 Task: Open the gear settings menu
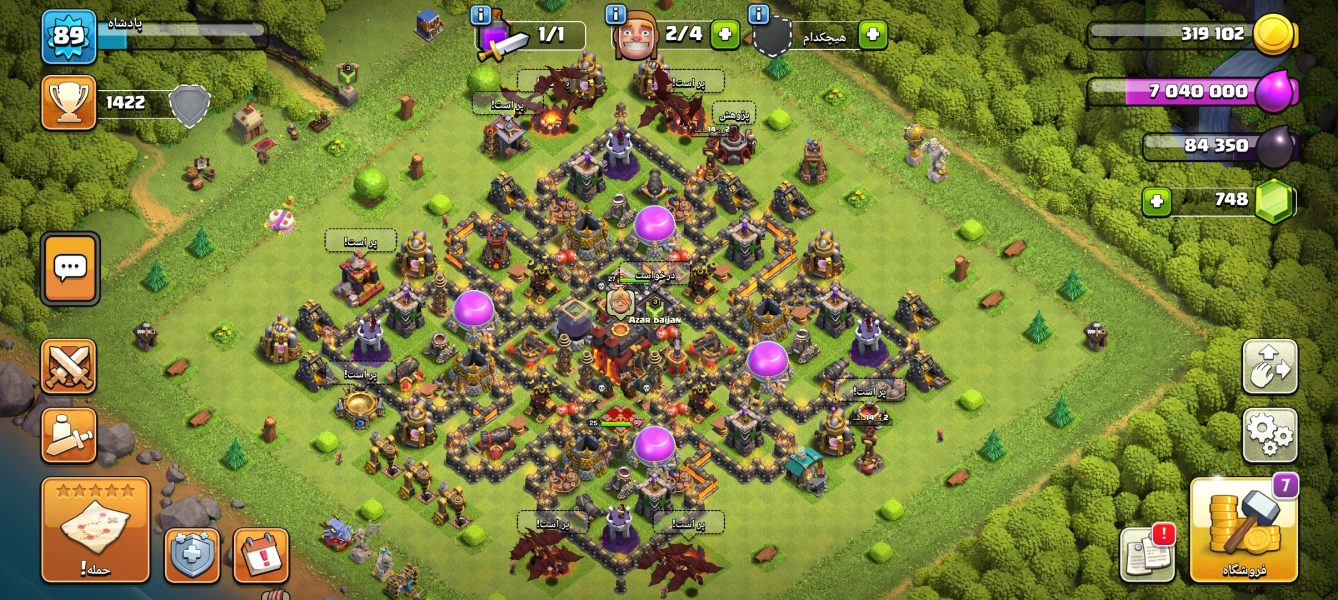click(1269, 435)
